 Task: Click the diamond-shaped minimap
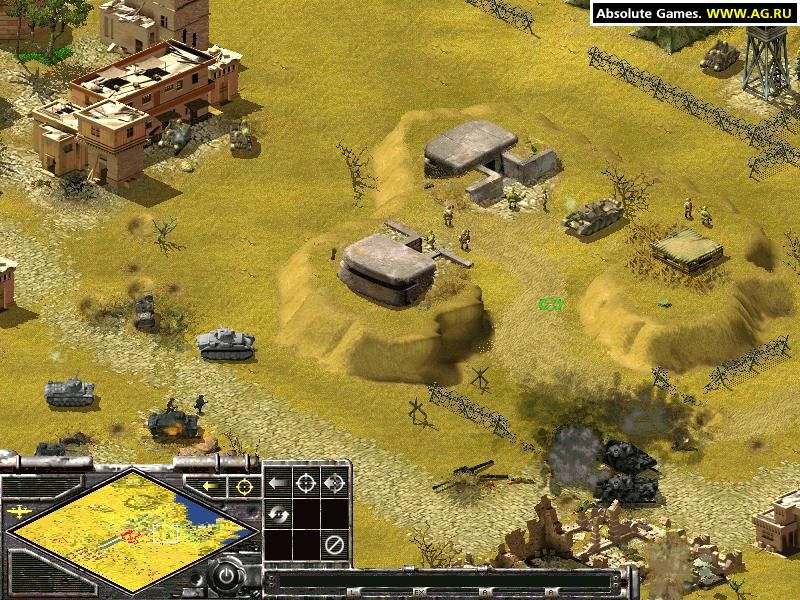[133, 532]
